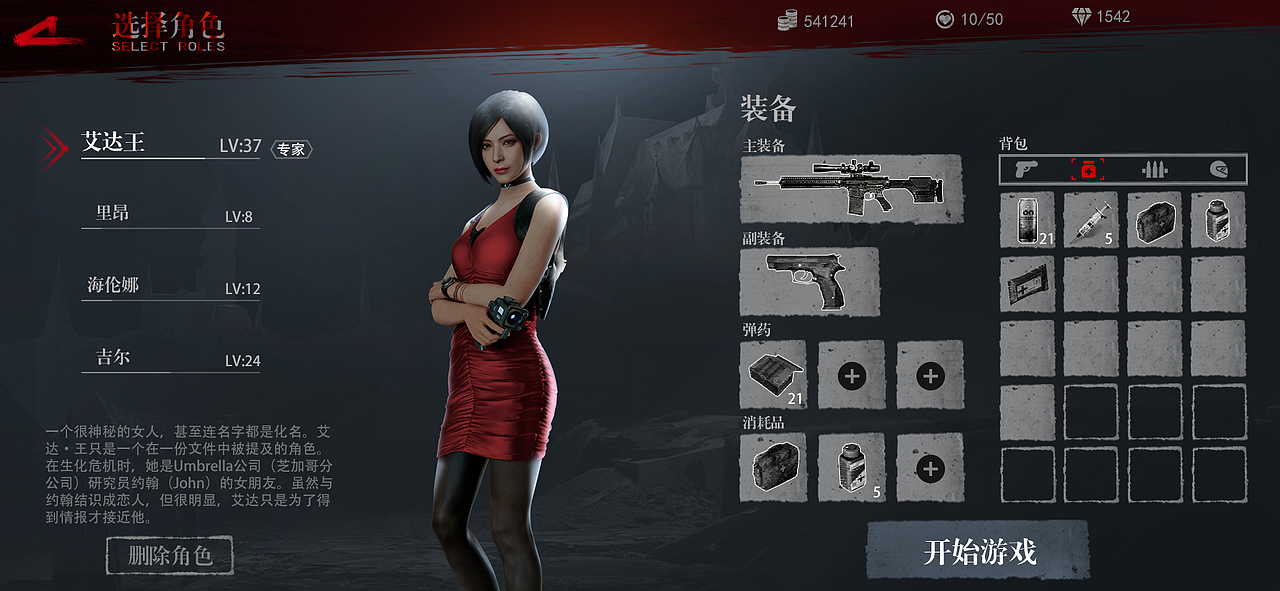The width and height of the screenshot is (1280, 591).
Task: Select the character 艾达王
Action: [114, 143]
